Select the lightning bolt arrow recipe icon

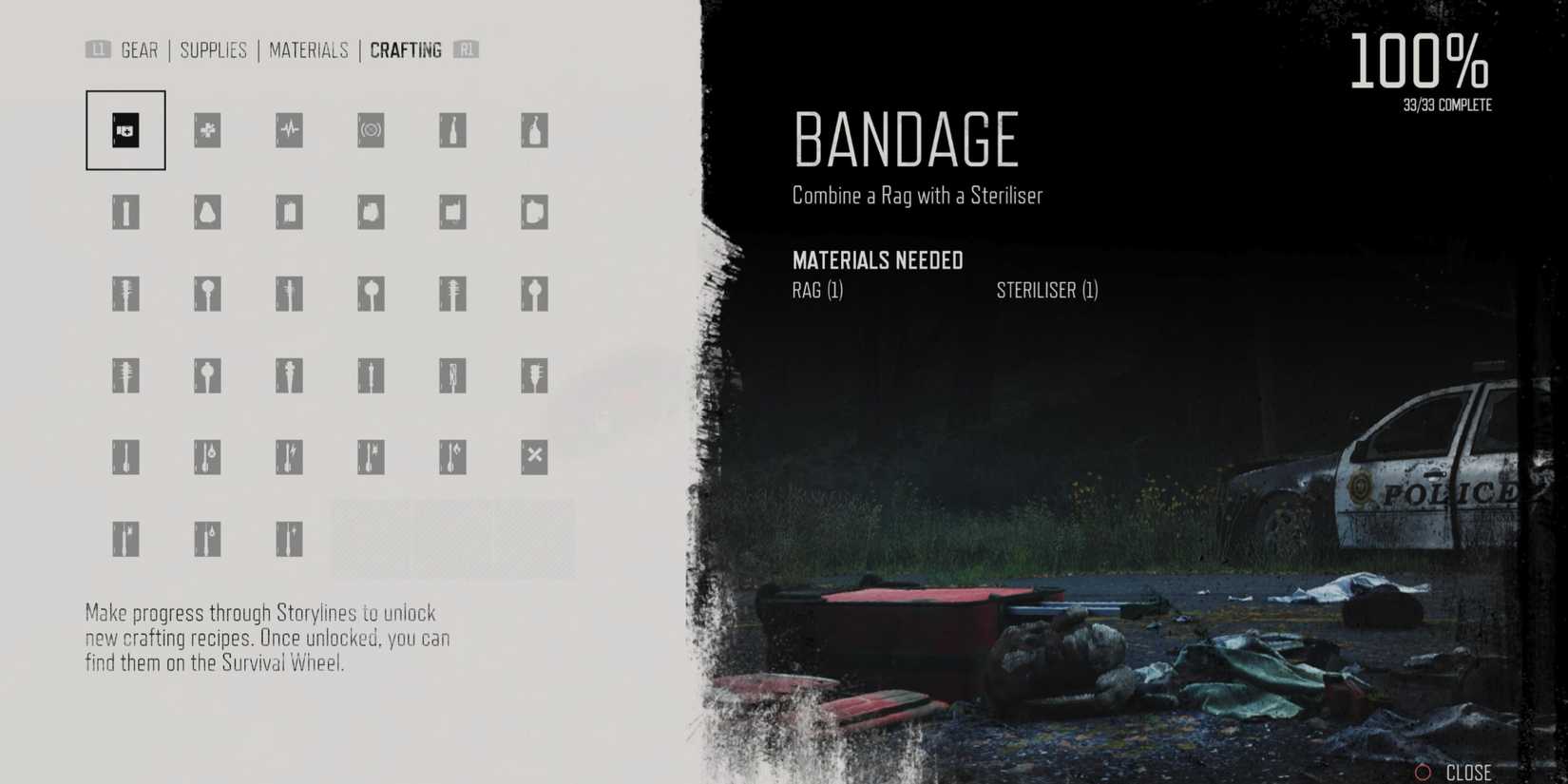tap(289, 457)
